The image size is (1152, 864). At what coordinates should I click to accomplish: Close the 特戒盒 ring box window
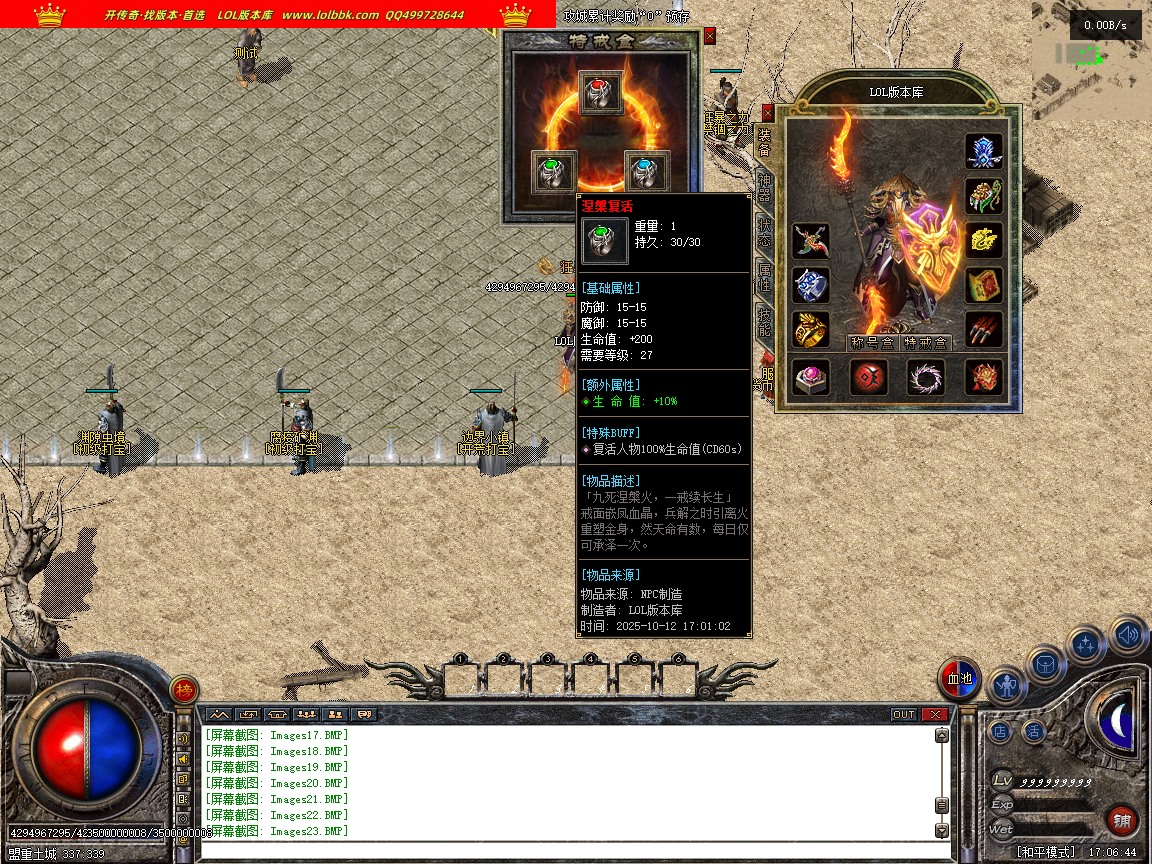pos(710,36)
